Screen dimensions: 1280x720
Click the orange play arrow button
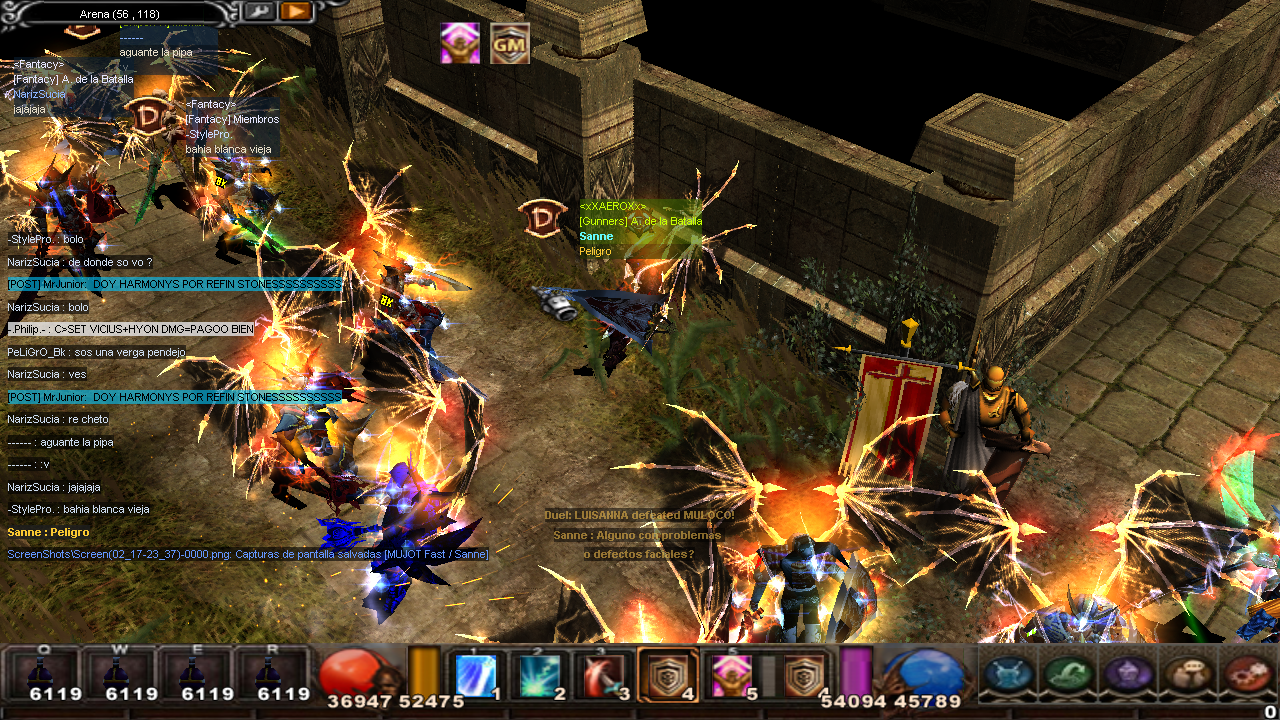295,12
